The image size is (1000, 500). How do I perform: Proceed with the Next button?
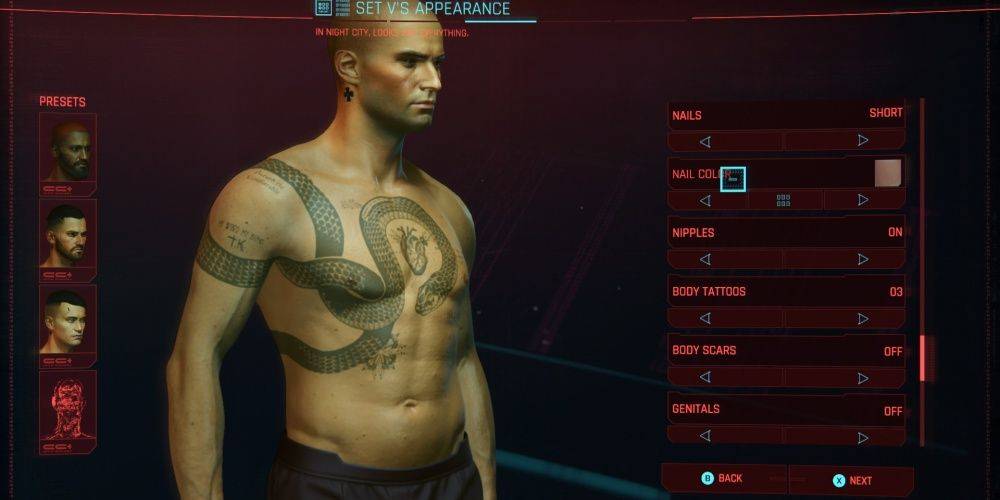pyautogui.click(x=852, y=480)
